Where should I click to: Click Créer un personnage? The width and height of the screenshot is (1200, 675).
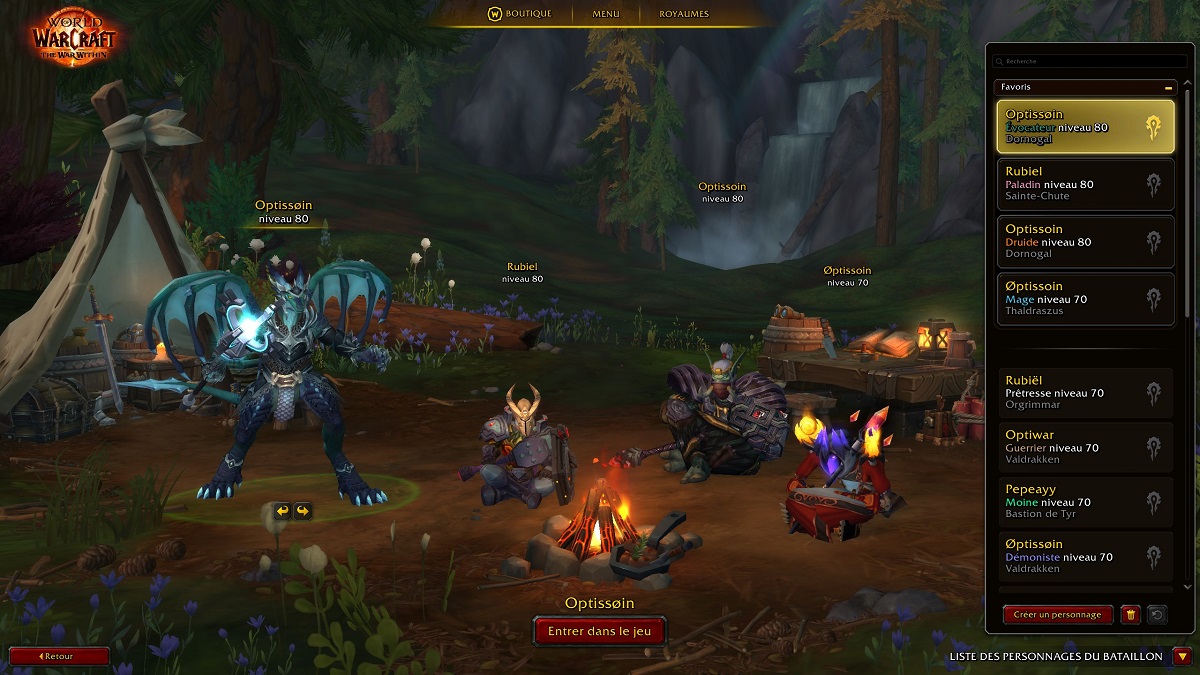point(1057,615)
